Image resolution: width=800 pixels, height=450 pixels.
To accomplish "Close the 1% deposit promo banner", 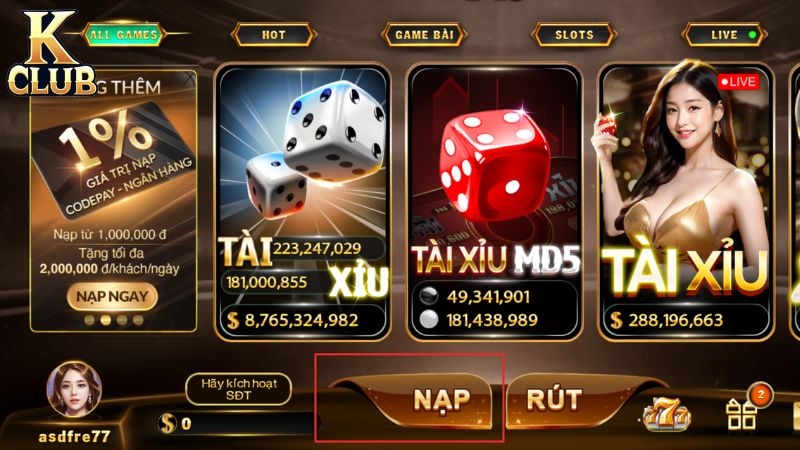I will 189,78.
